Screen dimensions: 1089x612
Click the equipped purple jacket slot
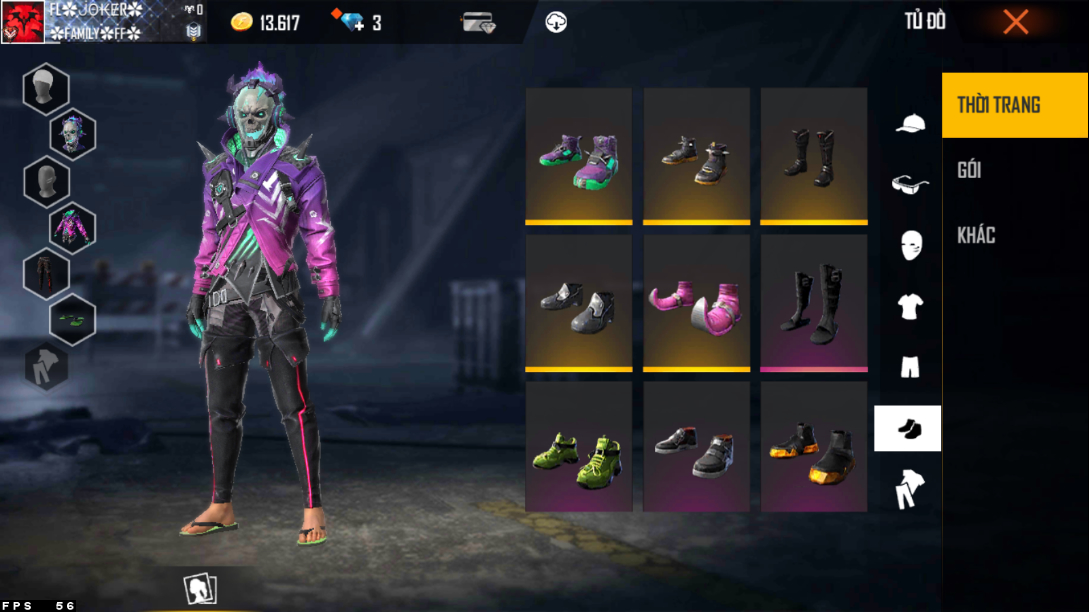pyautogui.click(x=73, y=227)
